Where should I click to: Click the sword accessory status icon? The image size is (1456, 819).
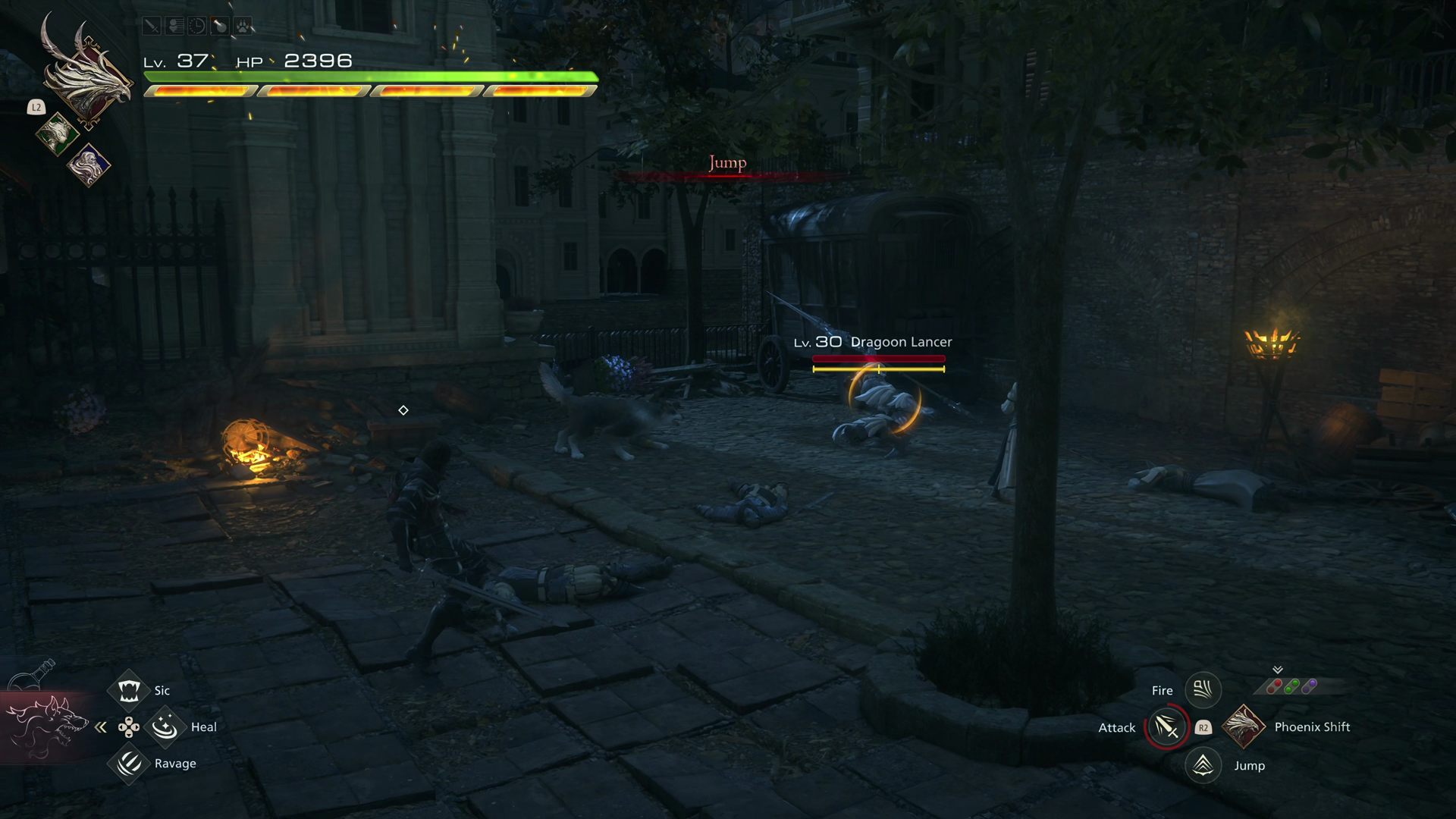coord(152,27)
